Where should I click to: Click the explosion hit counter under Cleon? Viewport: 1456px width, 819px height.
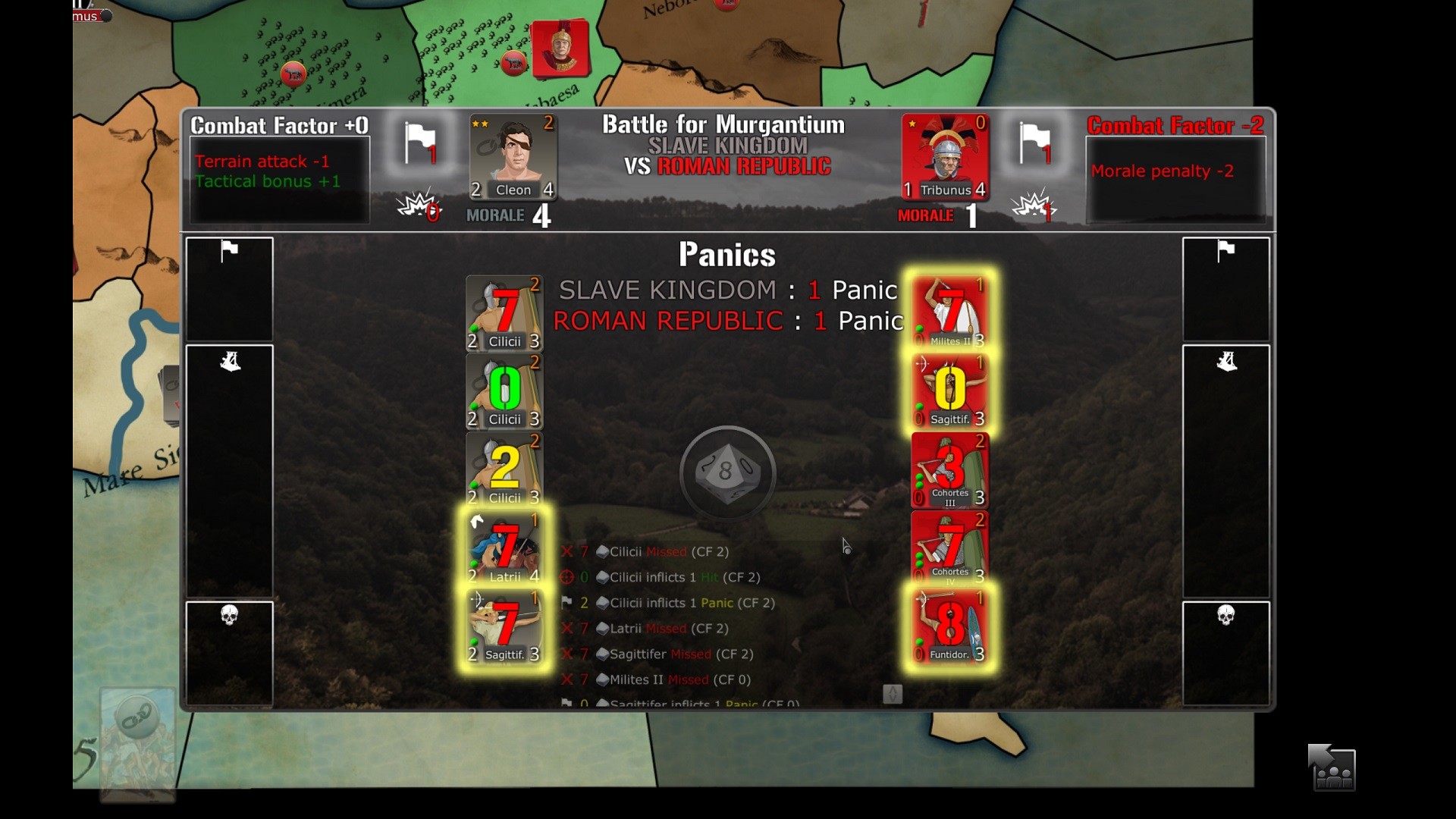(417, 206)
